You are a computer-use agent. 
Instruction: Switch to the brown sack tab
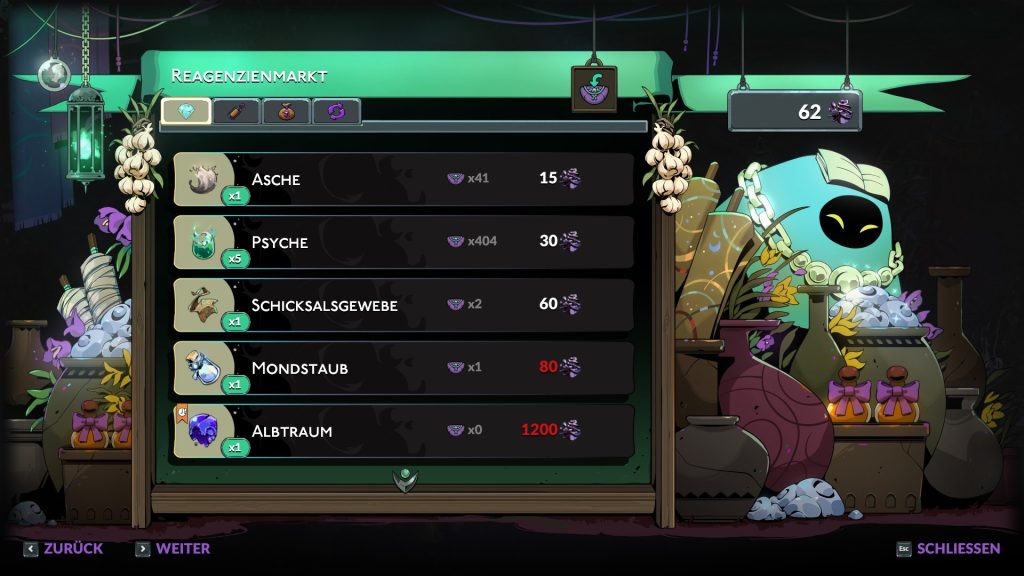point(286,111)
